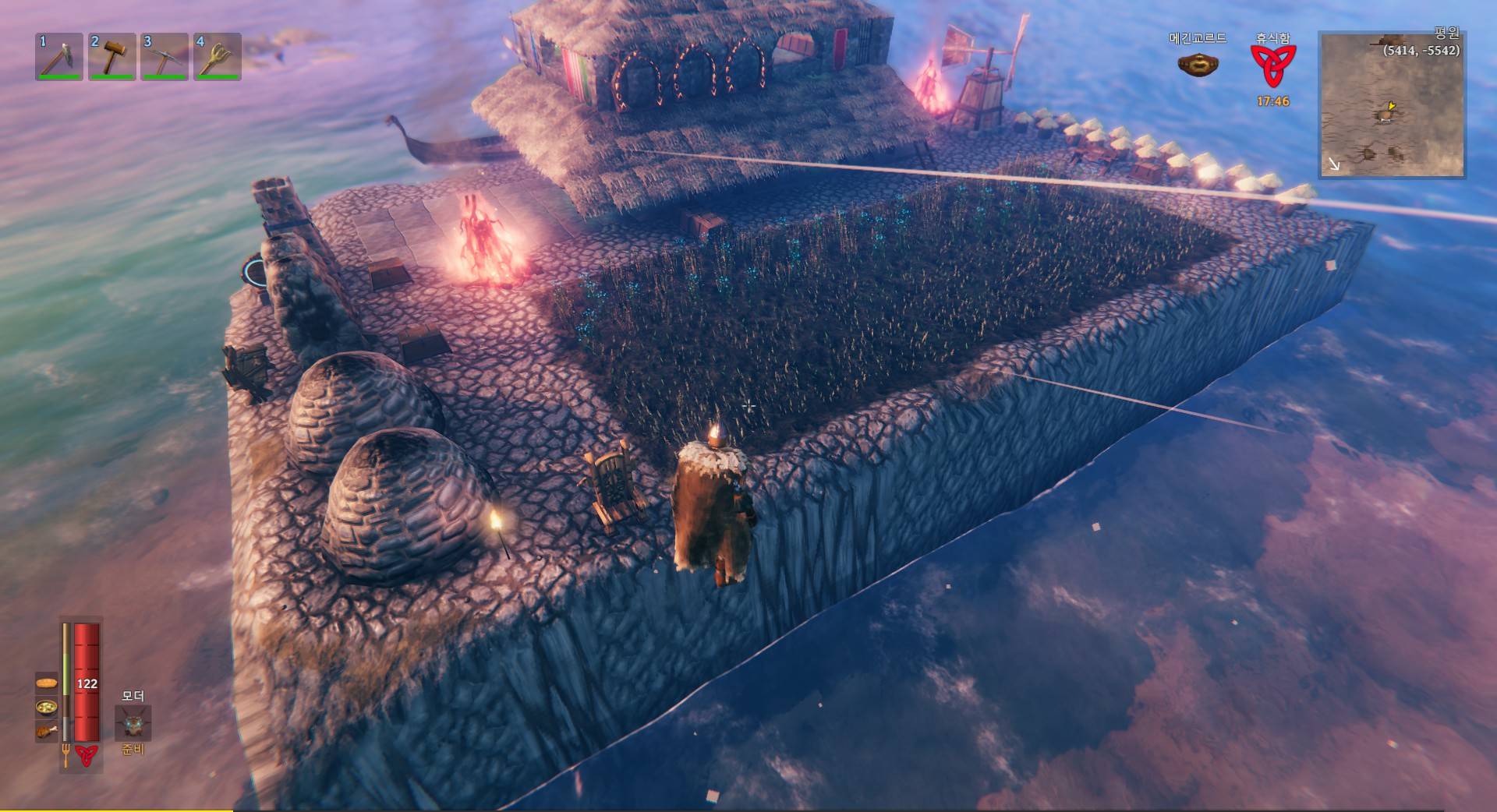Click the cooked meat drumstick food icon
The width and height of the screenshot is (1497, 812).
click(47, 731)
